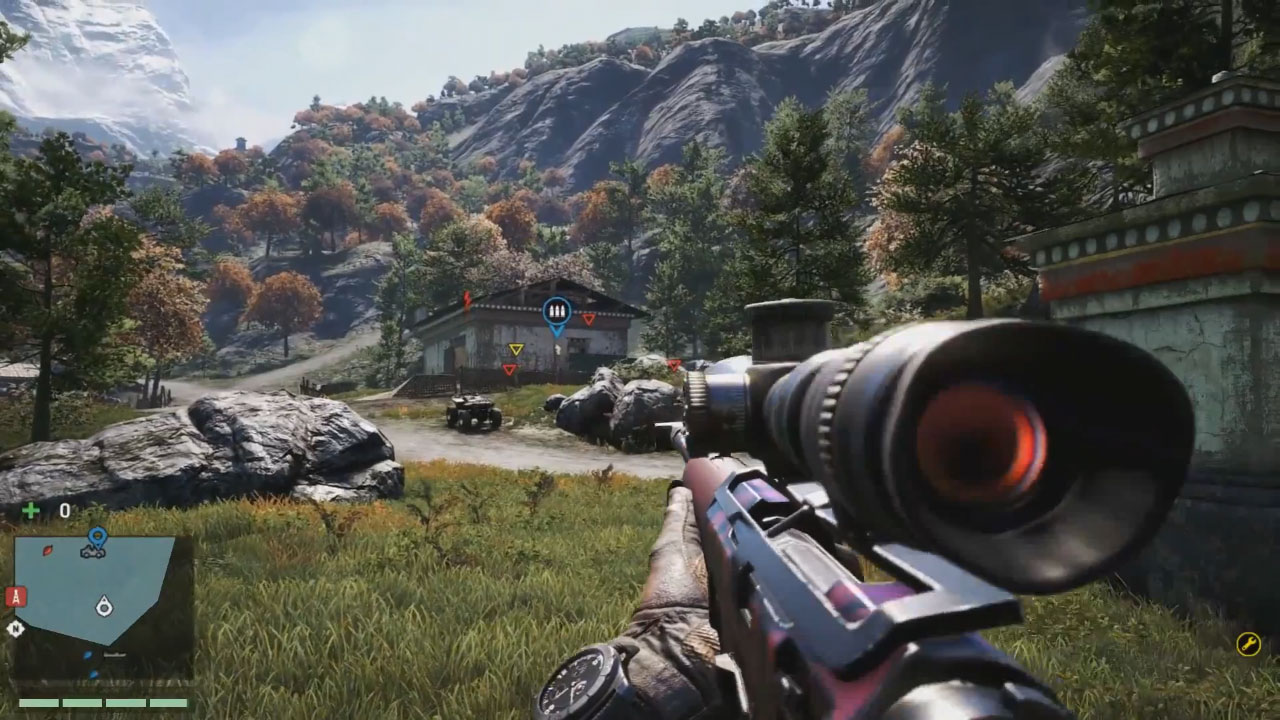Expand the minimap panel
The width and height of the screenshot is (1280, 720).
100,590
